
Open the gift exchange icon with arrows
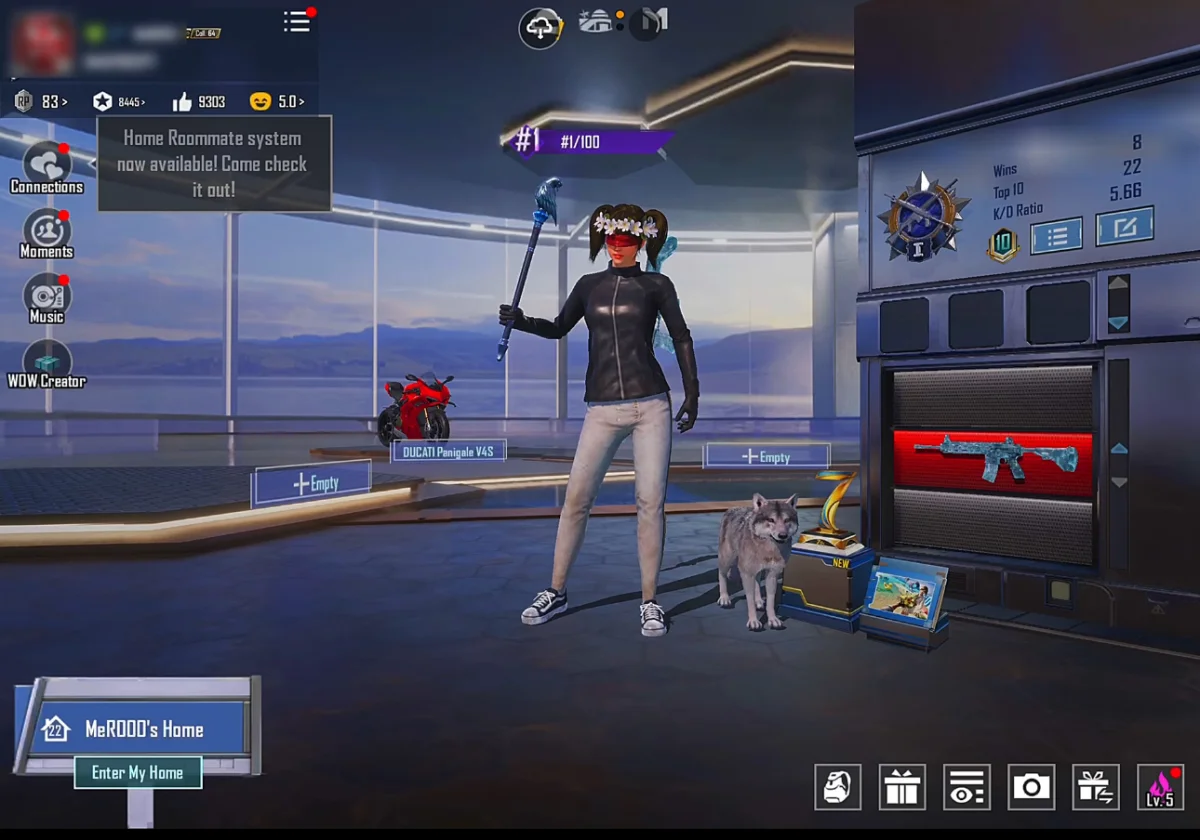pyautogui.click(x=1095, y=787)
